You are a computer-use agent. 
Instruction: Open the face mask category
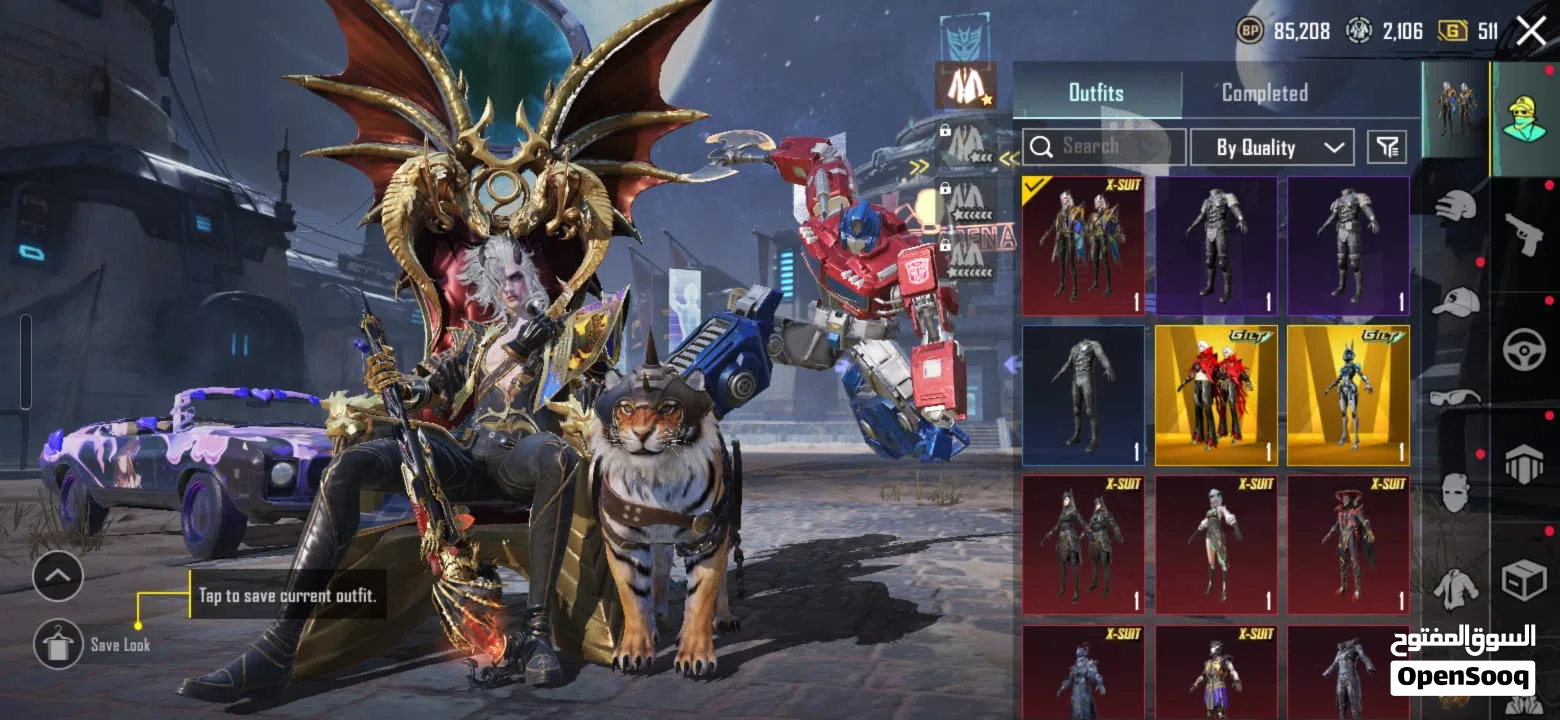coord(1455,492)
